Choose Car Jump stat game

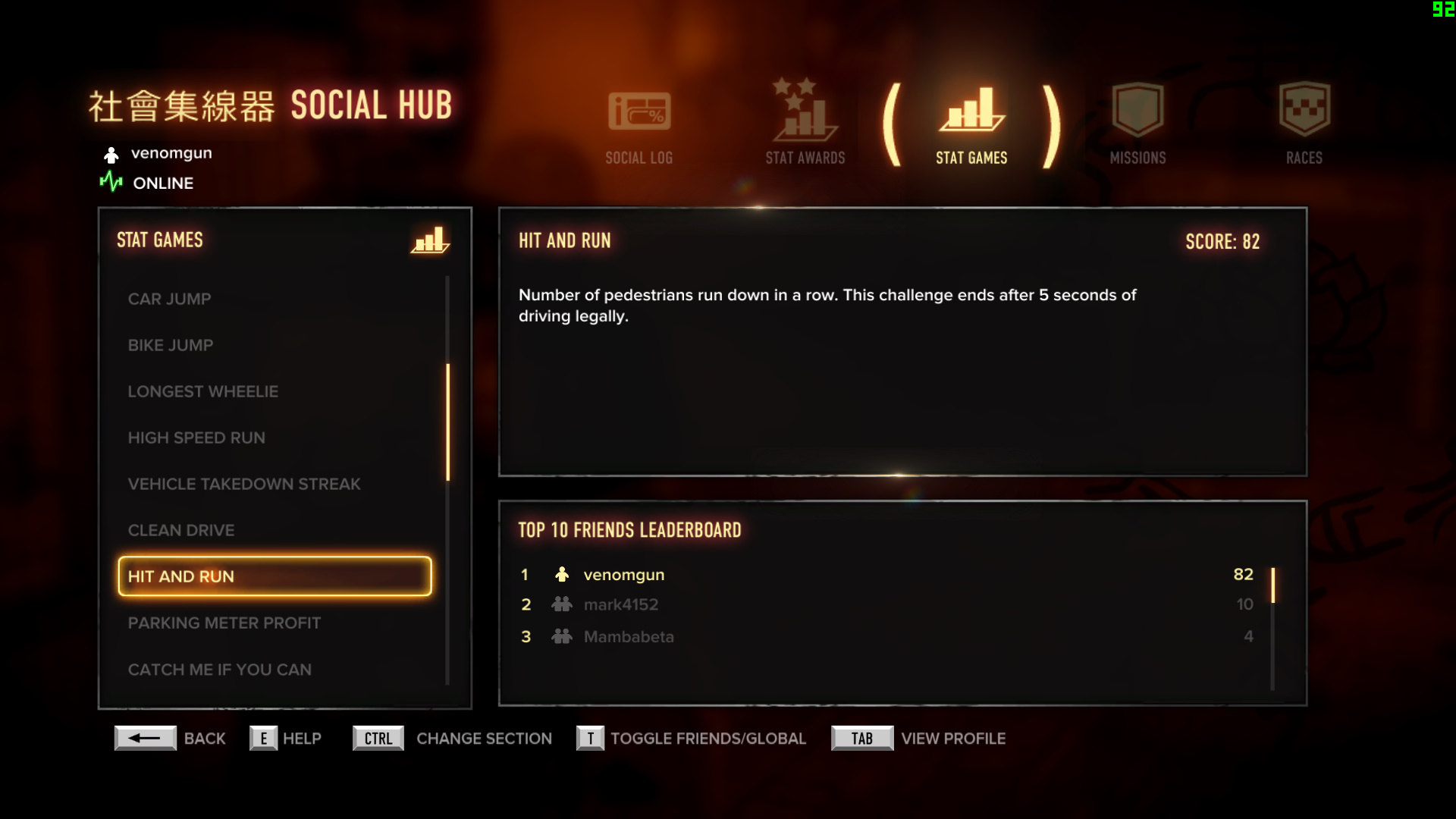(170, 299)
